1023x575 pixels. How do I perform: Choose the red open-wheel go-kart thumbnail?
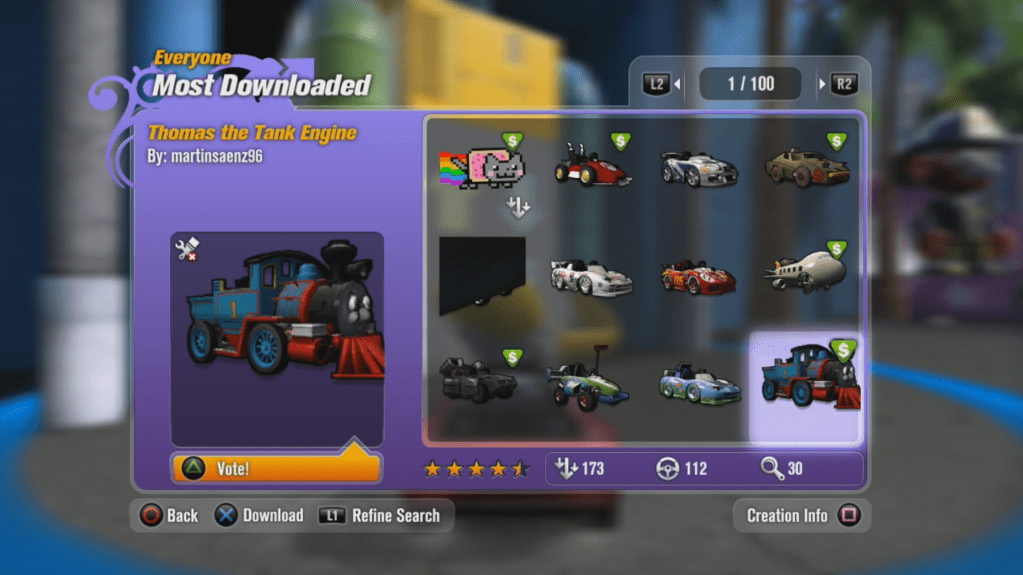(591, 166)
